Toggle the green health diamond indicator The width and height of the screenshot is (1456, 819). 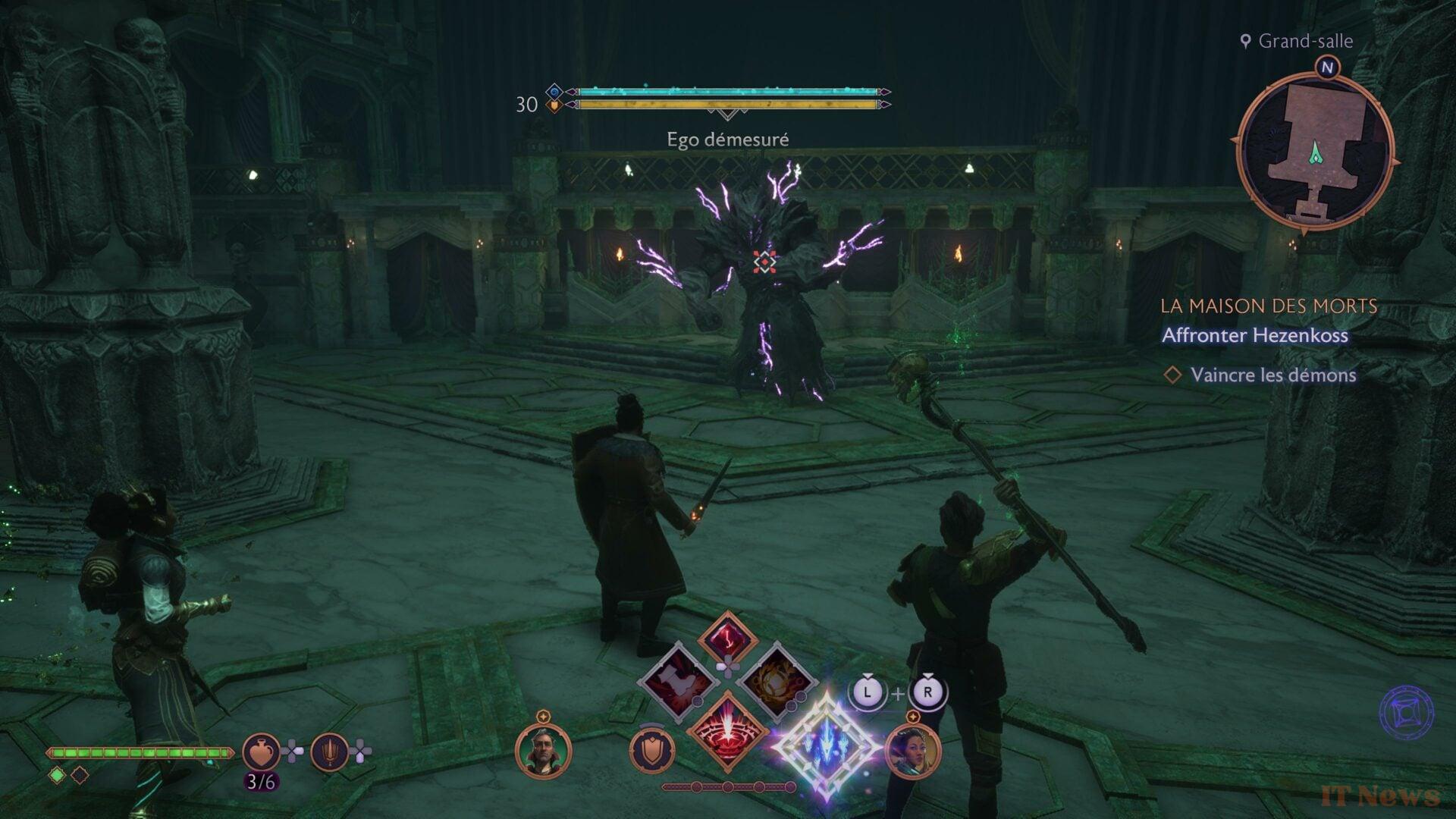57,774
